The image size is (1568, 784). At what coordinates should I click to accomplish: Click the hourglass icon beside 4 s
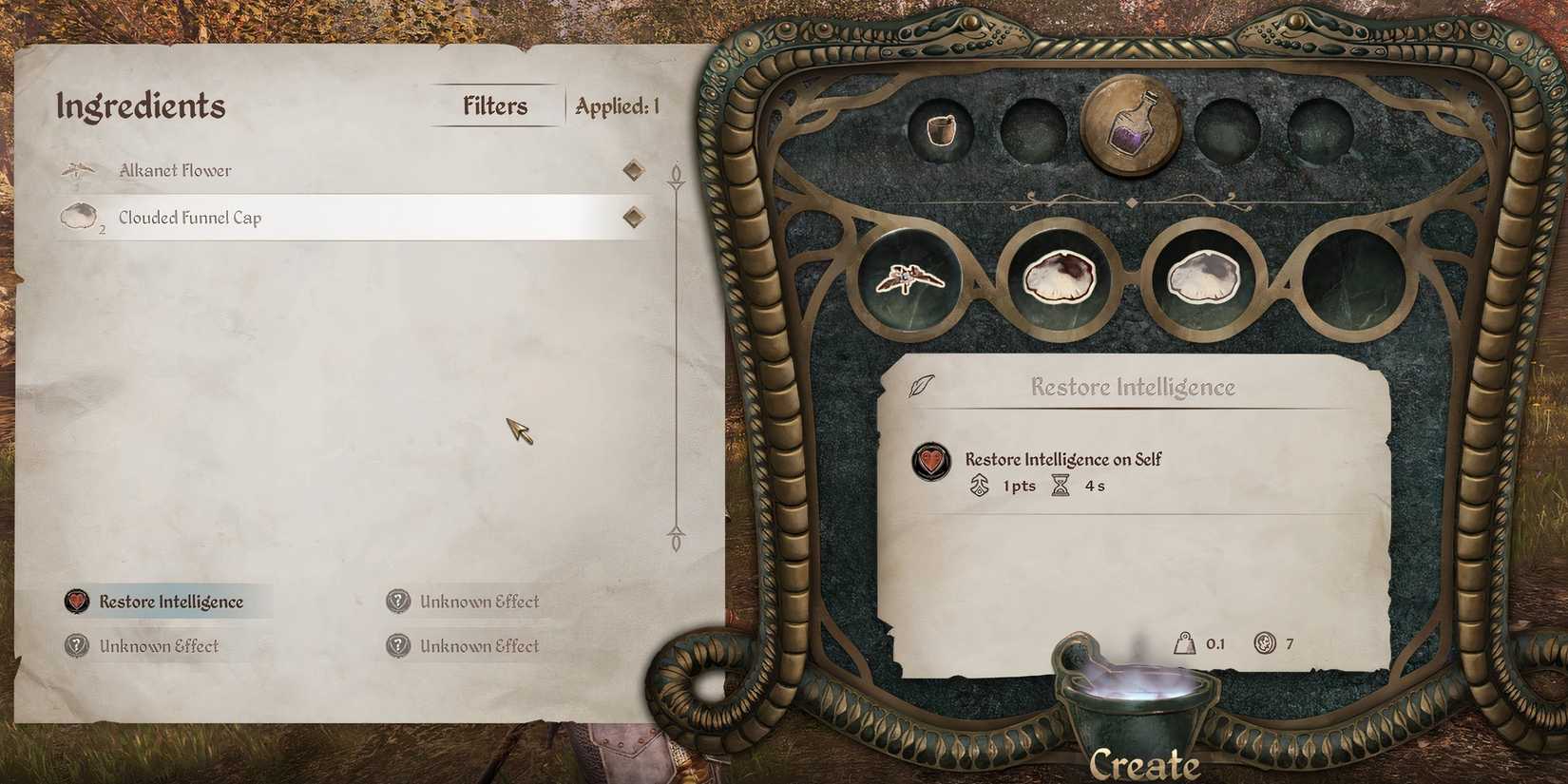pos(1059,486)
